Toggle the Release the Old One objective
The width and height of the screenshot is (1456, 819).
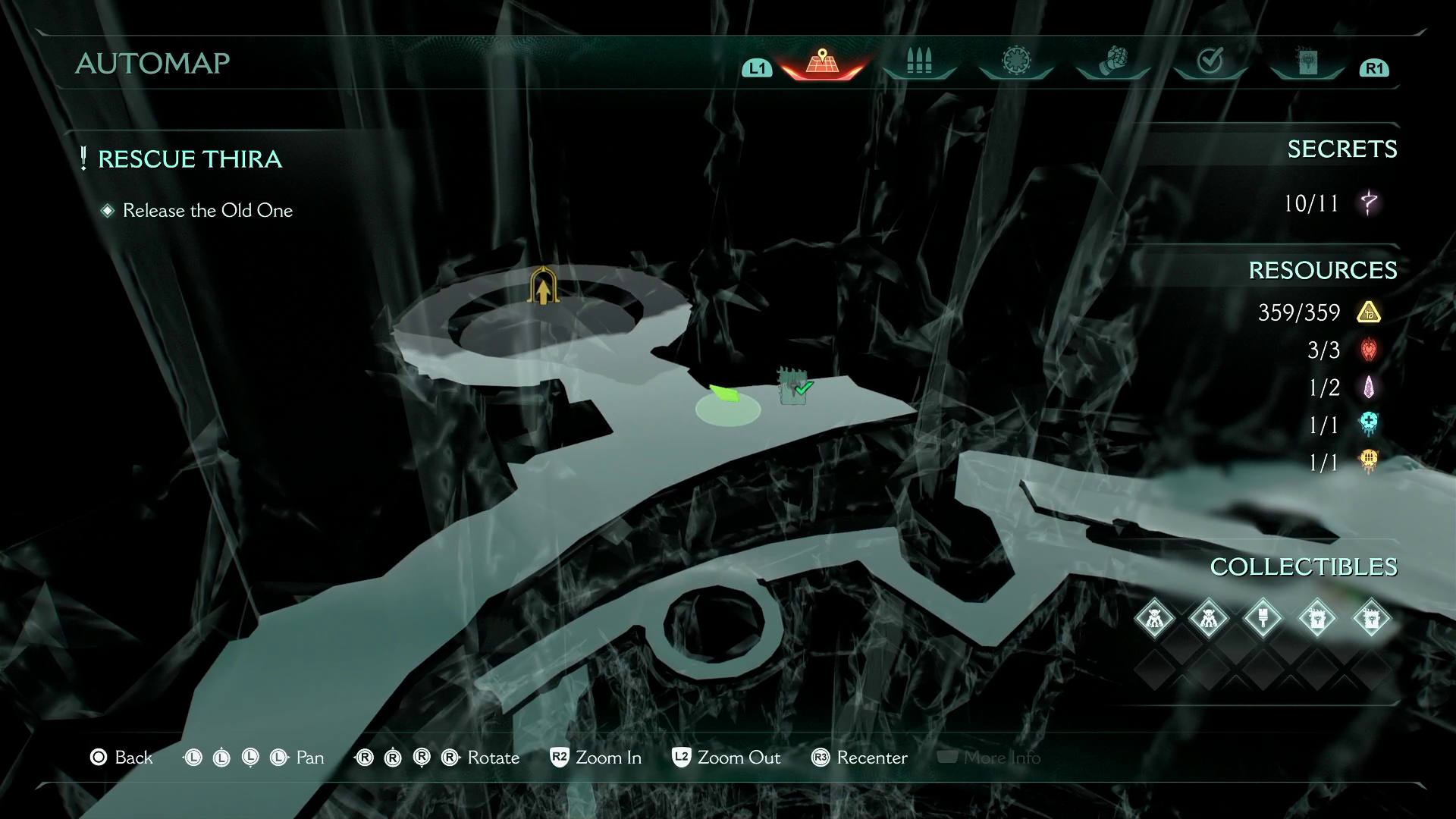[x=208, y=210]
